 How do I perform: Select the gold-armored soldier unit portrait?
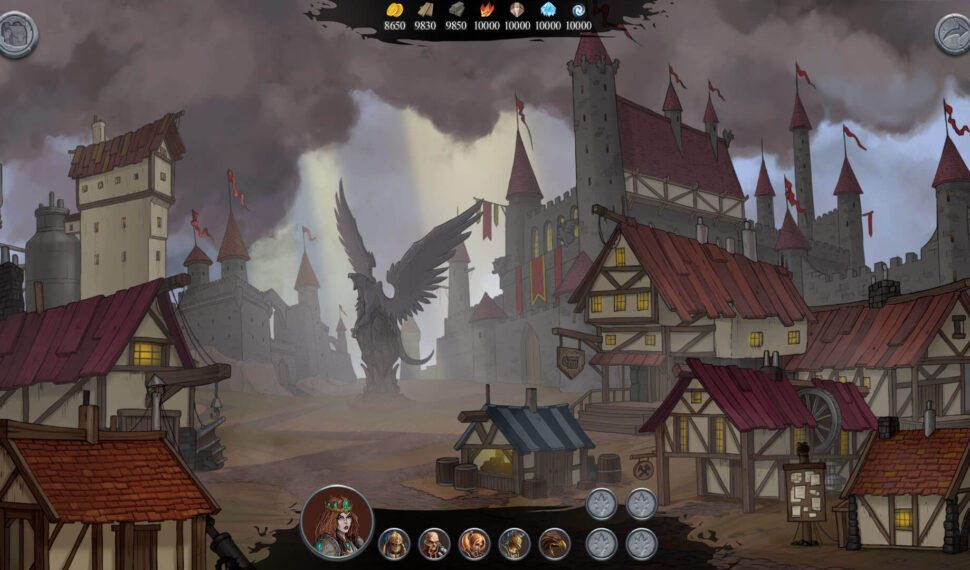tap(514, 544)
